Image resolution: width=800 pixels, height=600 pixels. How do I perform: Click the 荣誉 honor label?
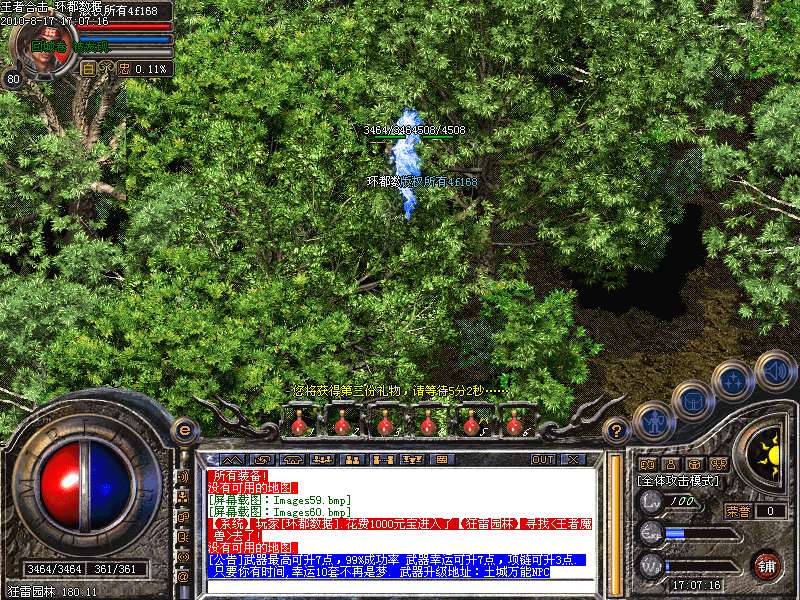(x=737, y=511)
